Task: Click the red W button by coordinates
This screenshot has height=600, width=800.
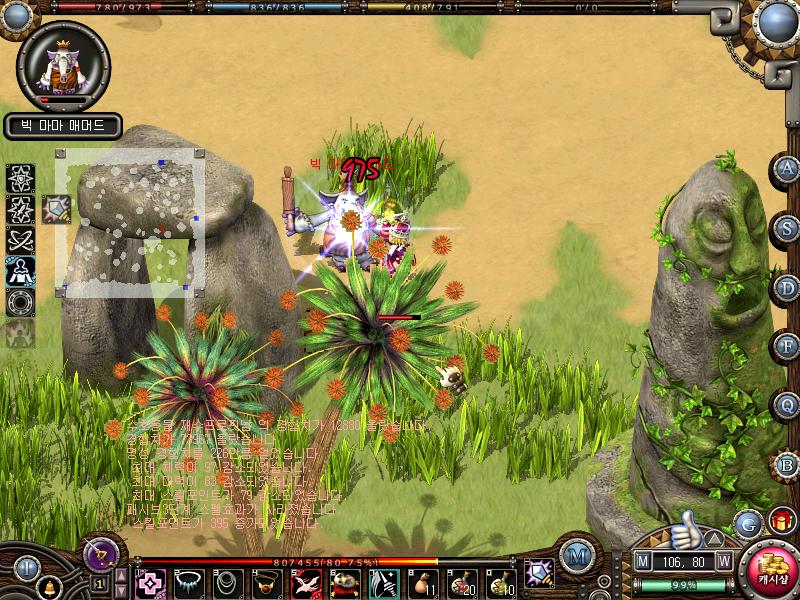Action: pos(723,562)
